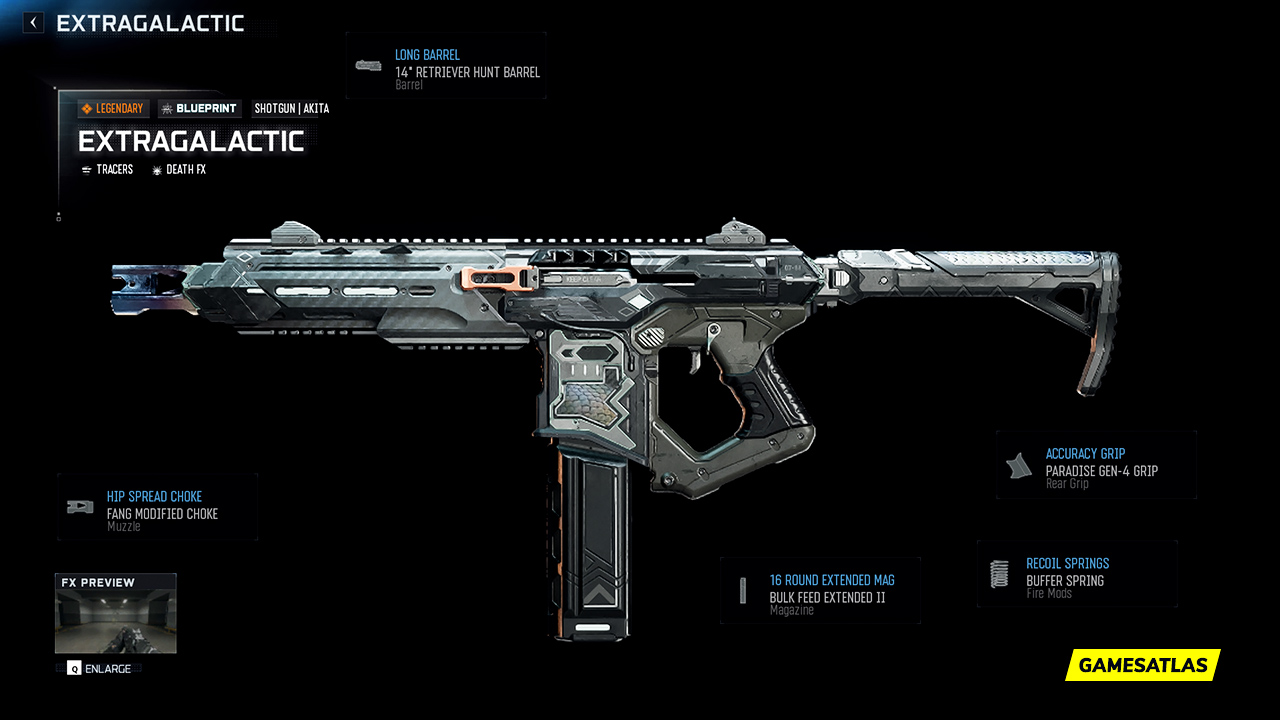Click the Tracers bullet icon

[87, 169]
